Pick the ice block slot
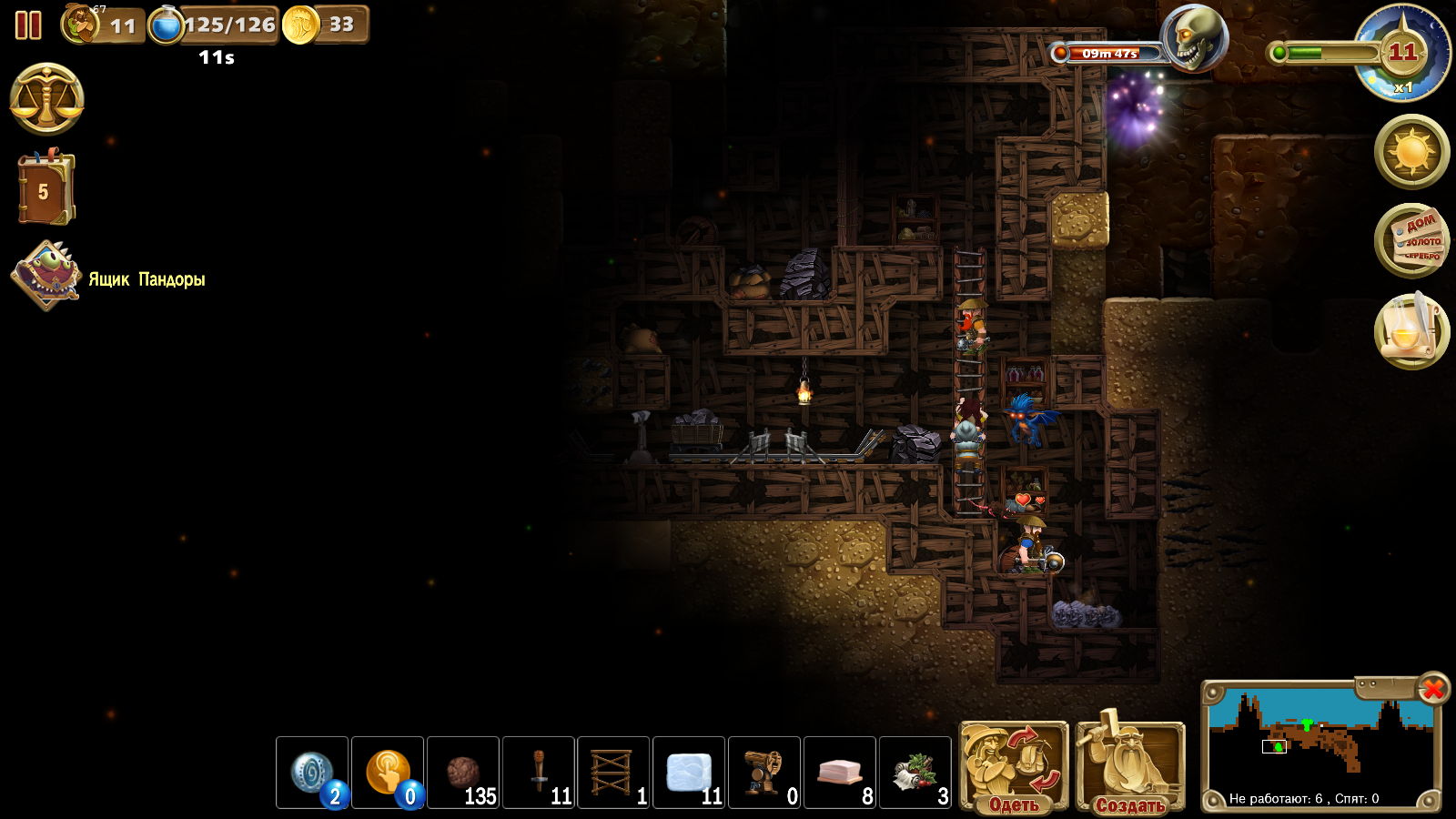The image size is (1456, 819). point(690,773)
